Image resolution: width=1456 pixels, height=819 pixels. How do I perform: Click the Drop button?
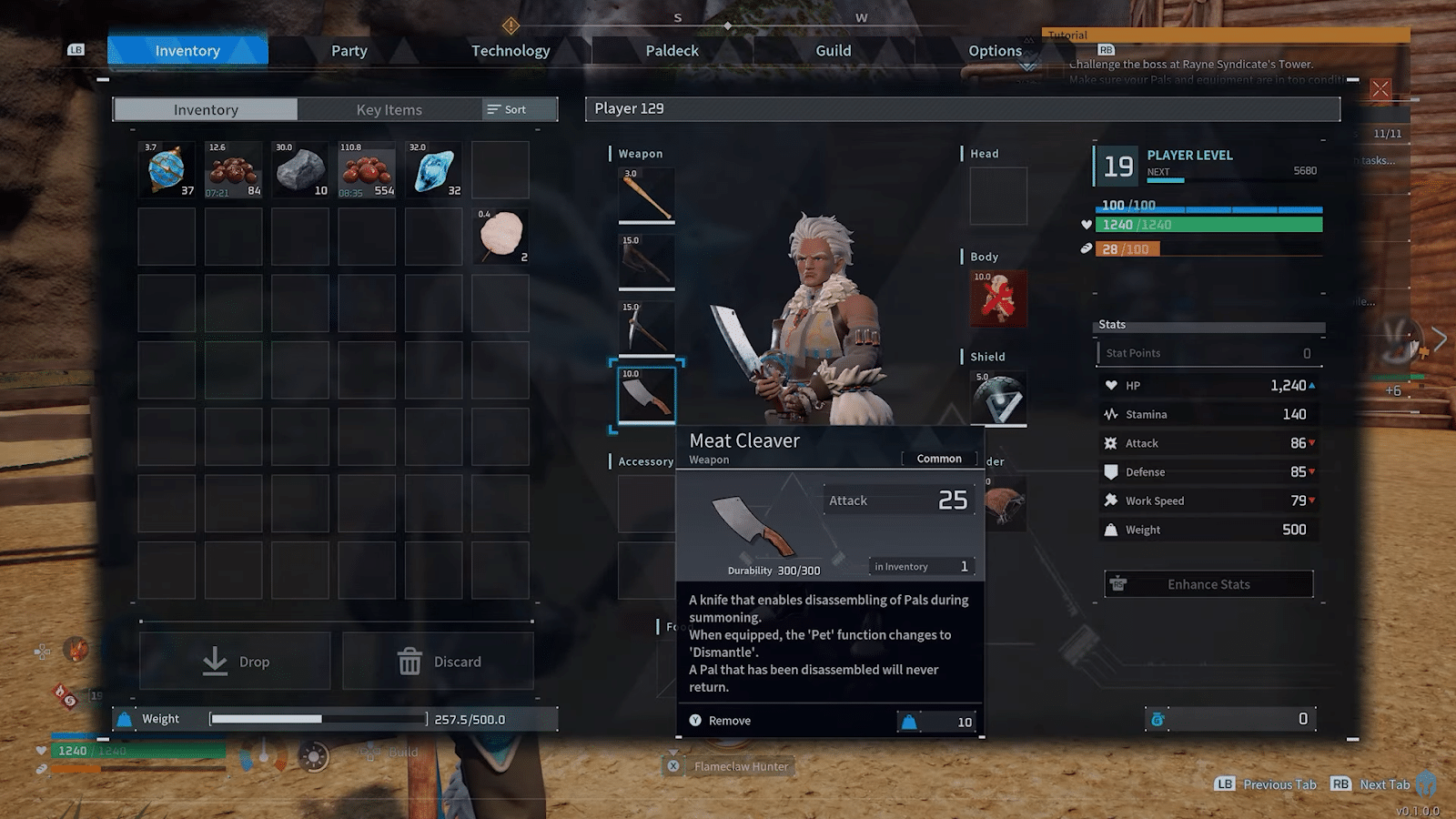point(234,662)
